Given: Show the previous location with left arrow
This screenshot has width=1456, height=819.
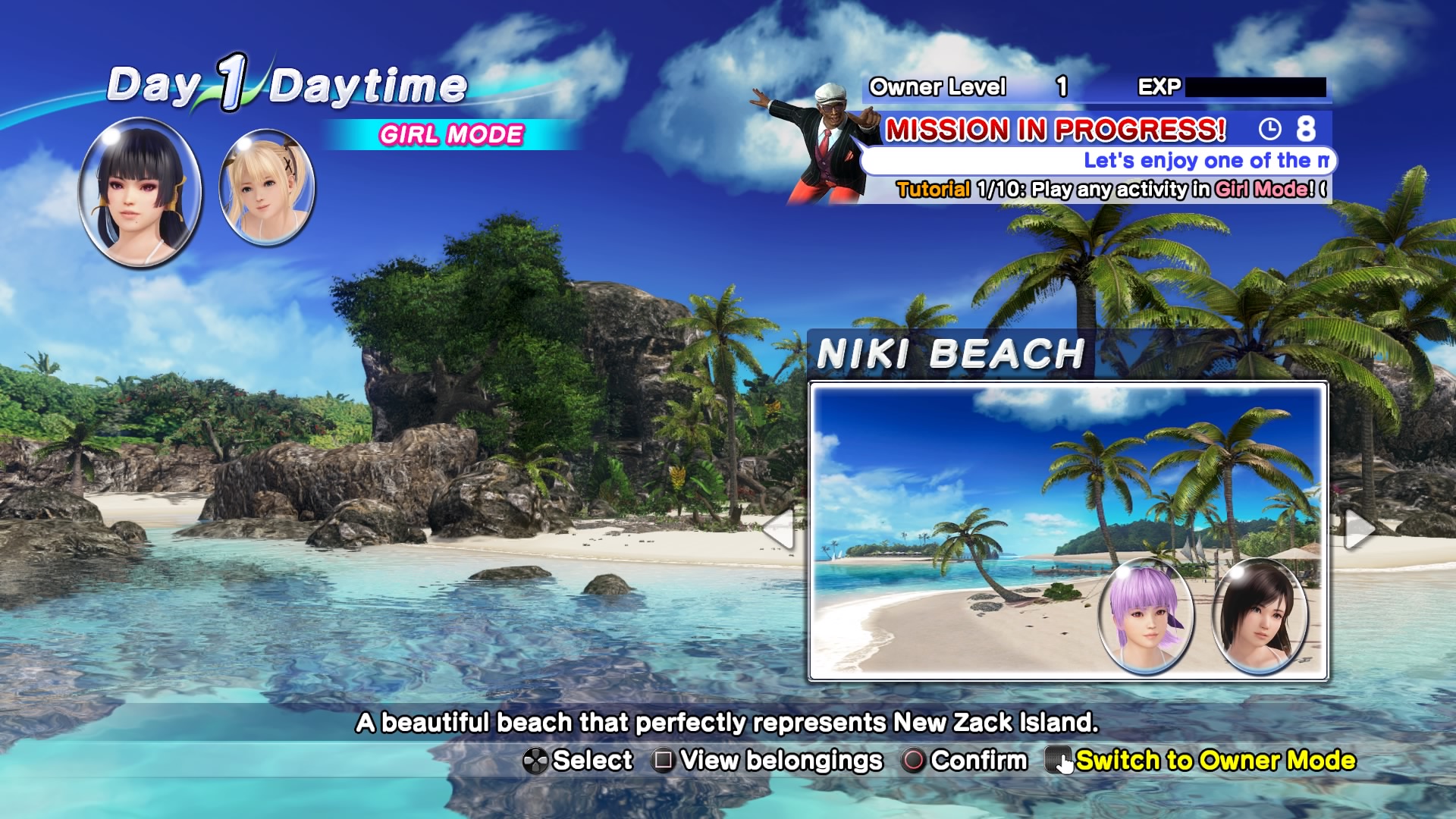Looking at the screenshot, I should pos(780,529).
